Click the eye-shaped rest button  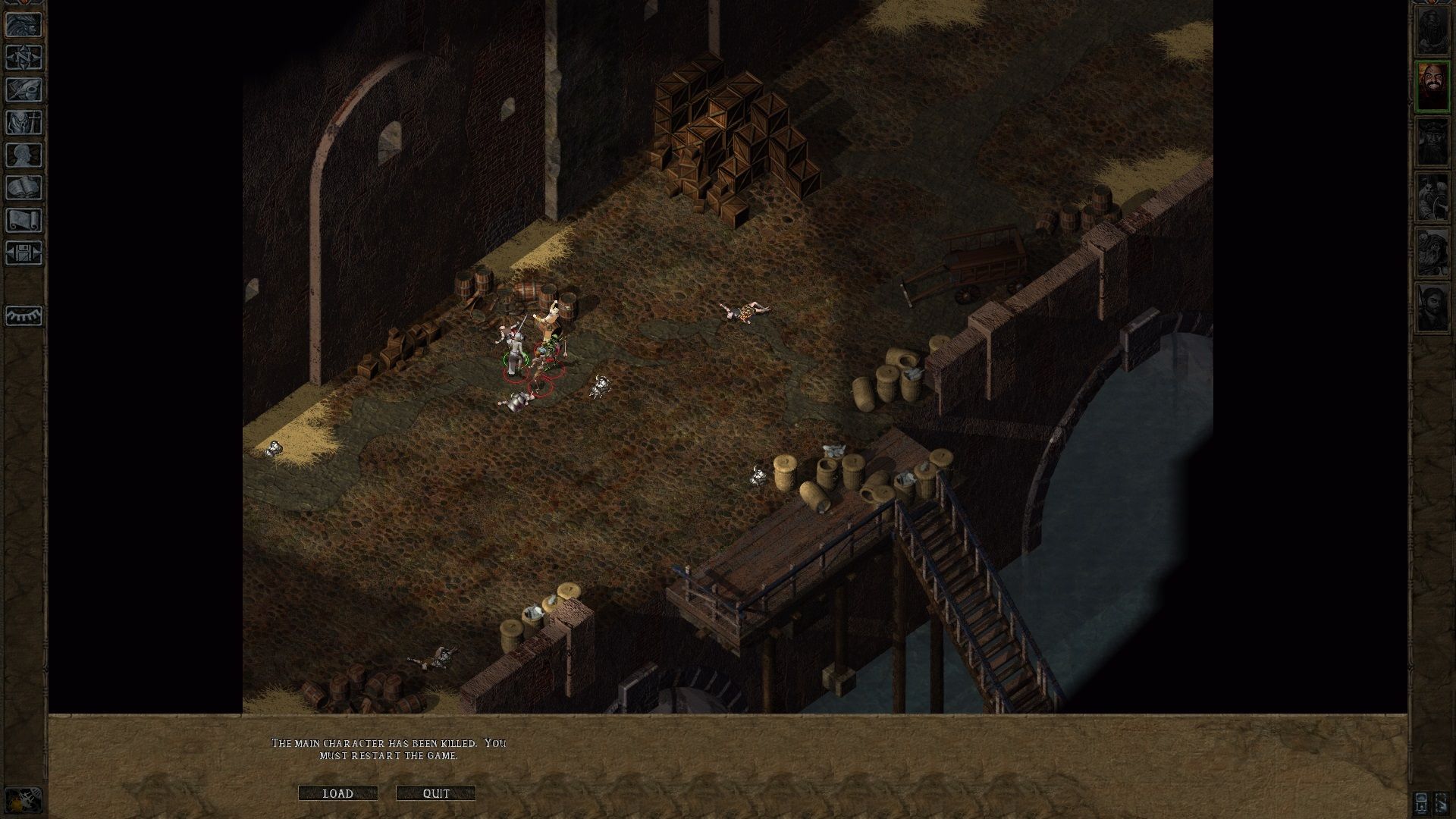point(24,315)
